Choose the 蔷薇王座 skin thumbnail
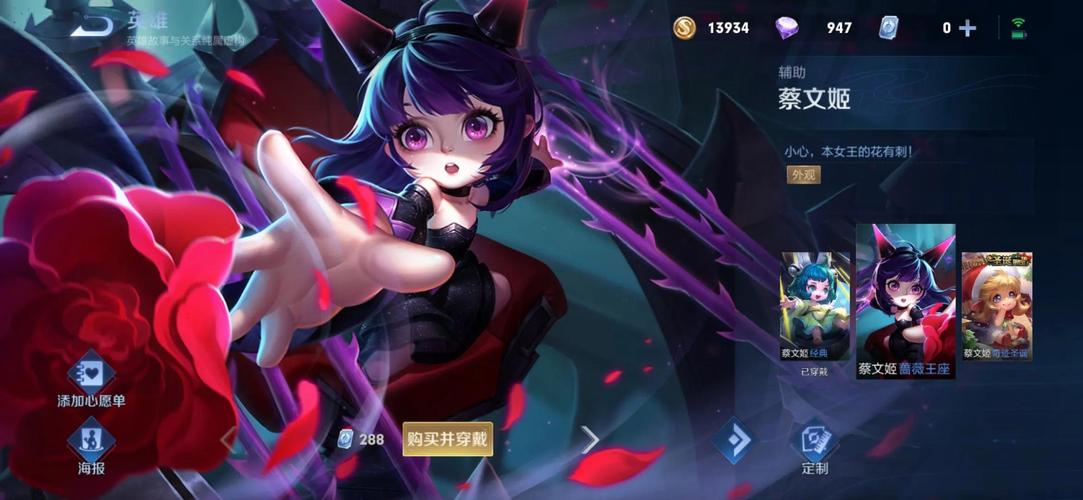The image size is (1083, 500). 905,300
